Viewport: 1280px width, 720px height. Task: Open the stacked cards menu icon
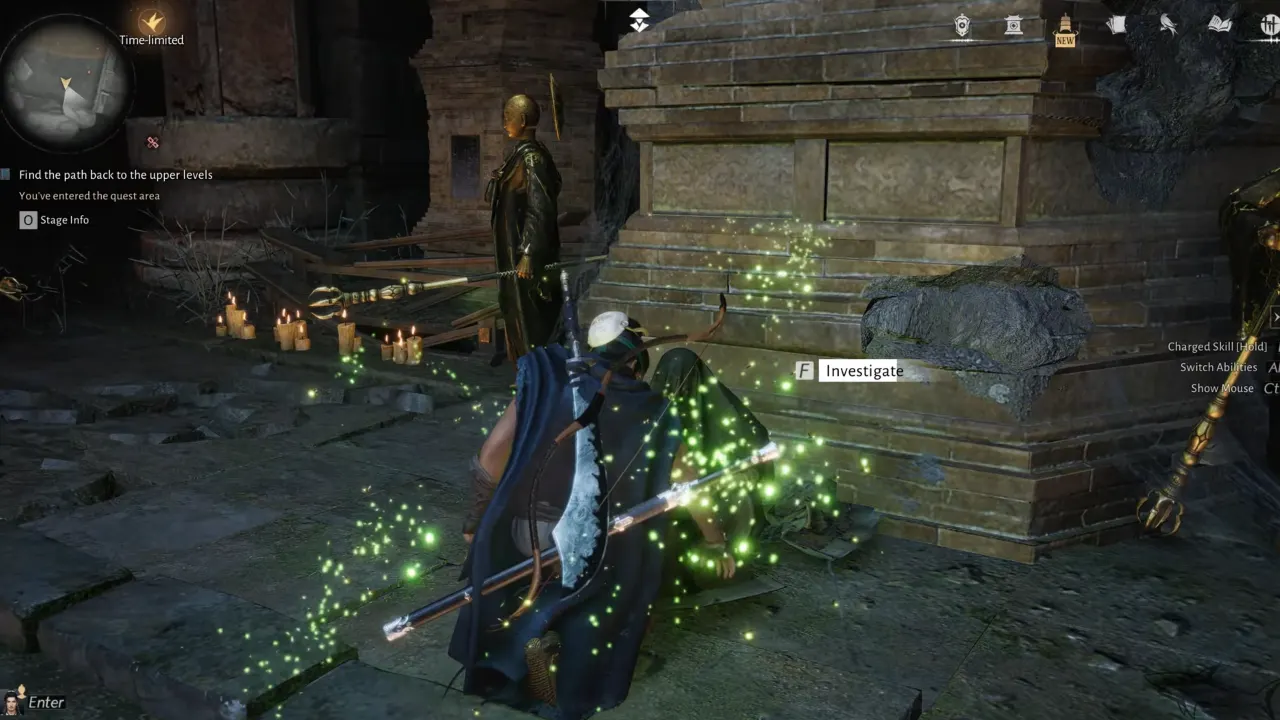[1116, 26]
